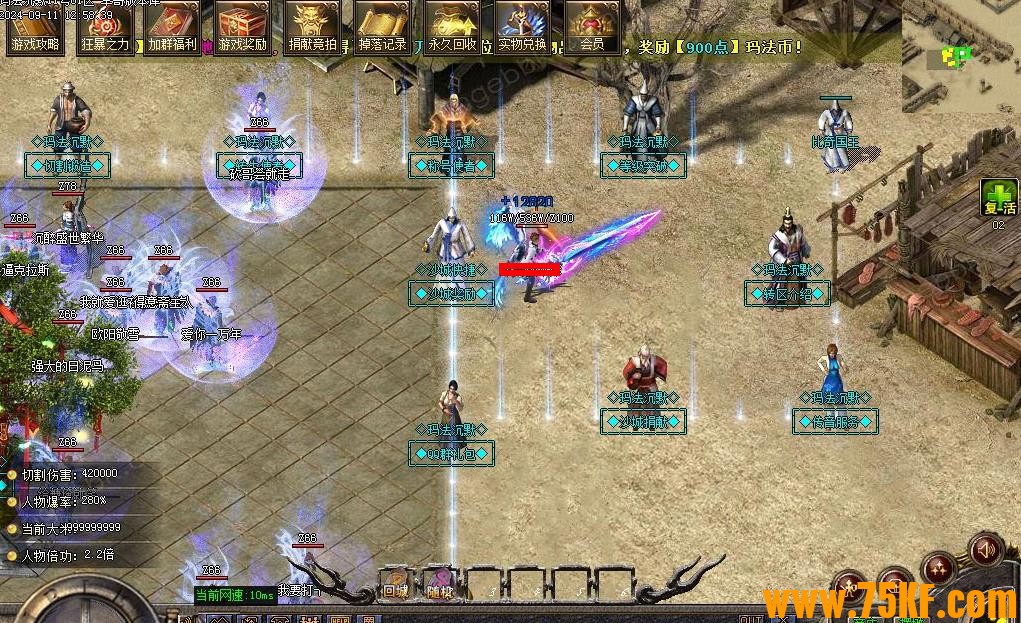1021x623 pixels.
Task: Click the green 复活 revive button
Action: coord(997,198)
